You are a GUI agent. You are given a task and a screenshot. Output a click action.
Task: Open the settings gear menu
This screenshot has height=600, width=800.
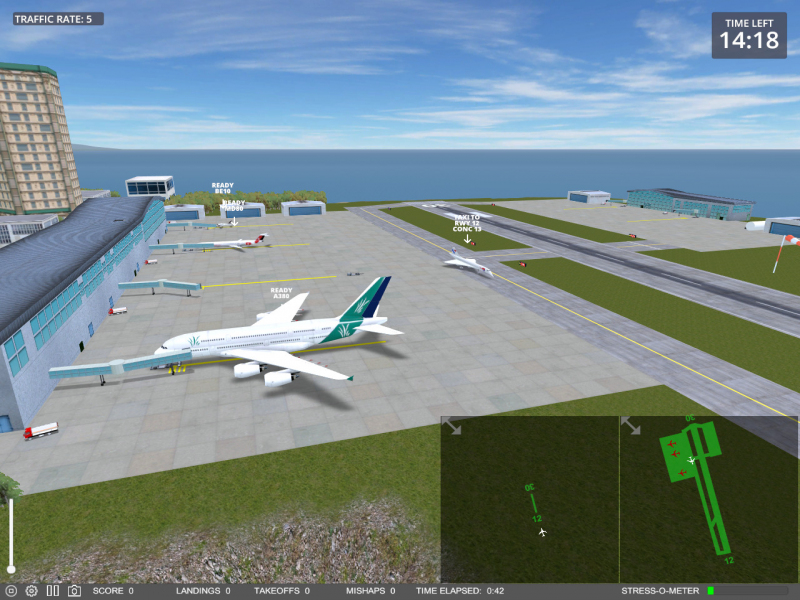point(31,591)
